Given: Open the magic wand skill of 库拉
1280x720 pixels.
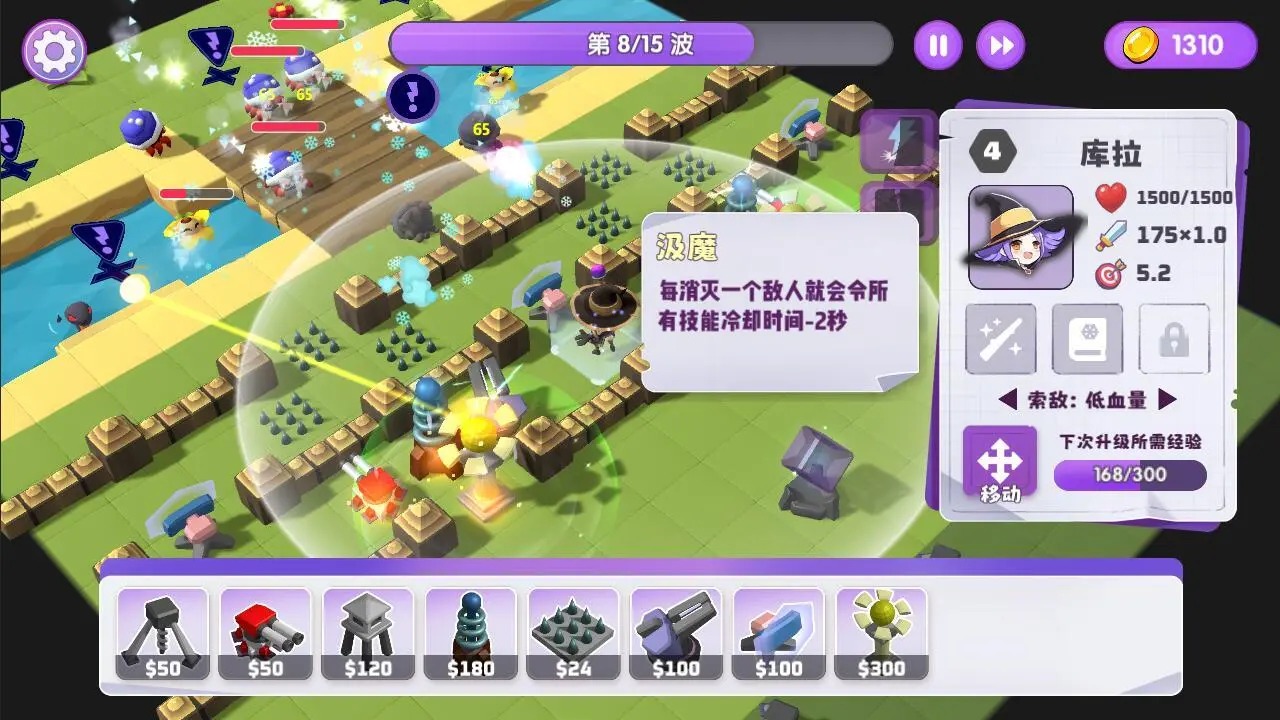Looking at the screenshot, I should [x=999, y=340].
